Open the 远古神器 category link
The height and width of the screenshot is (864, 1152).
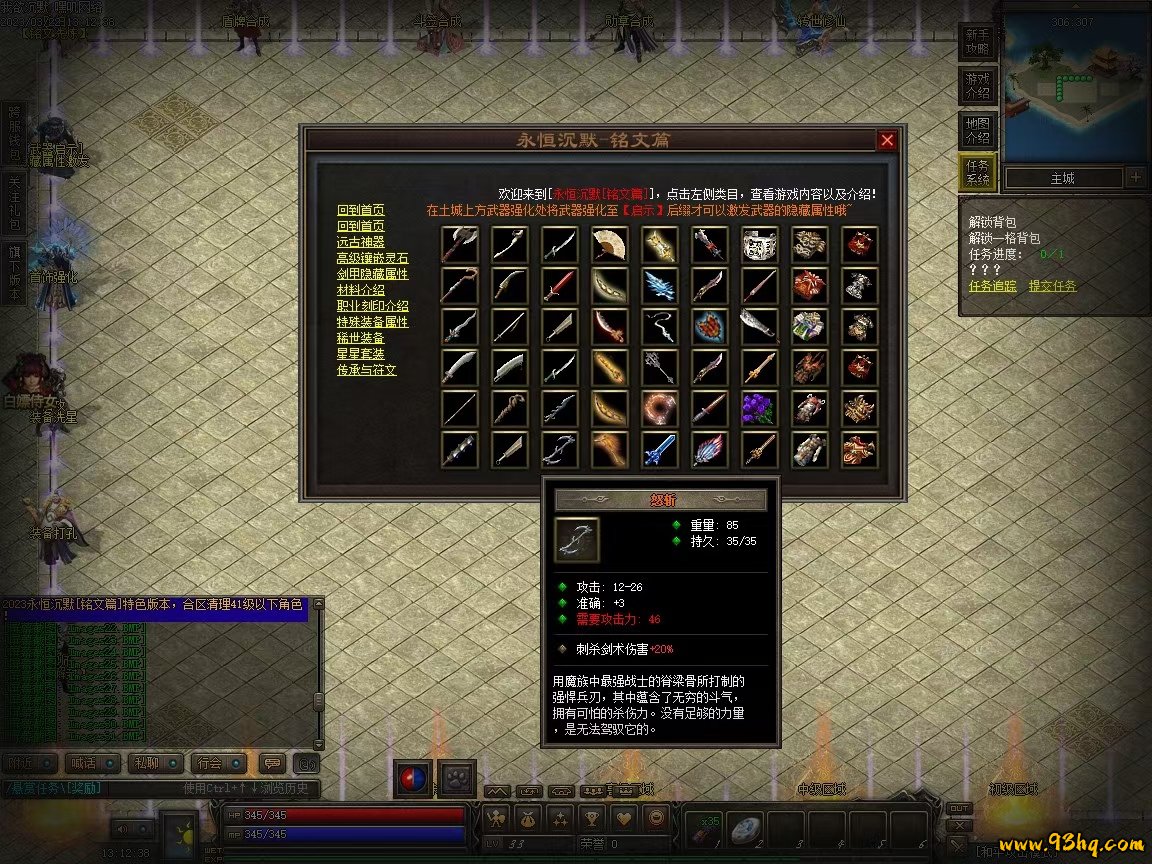tap(360, 241)
